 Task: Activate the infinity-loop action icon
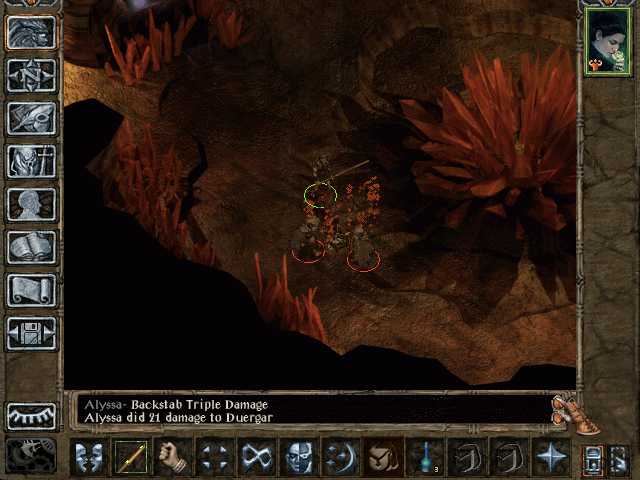[257, 458]
